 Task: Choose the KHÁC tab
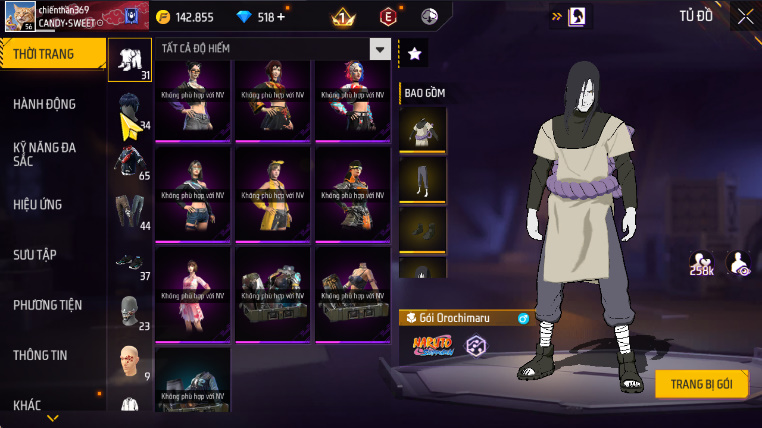(27, 404)
